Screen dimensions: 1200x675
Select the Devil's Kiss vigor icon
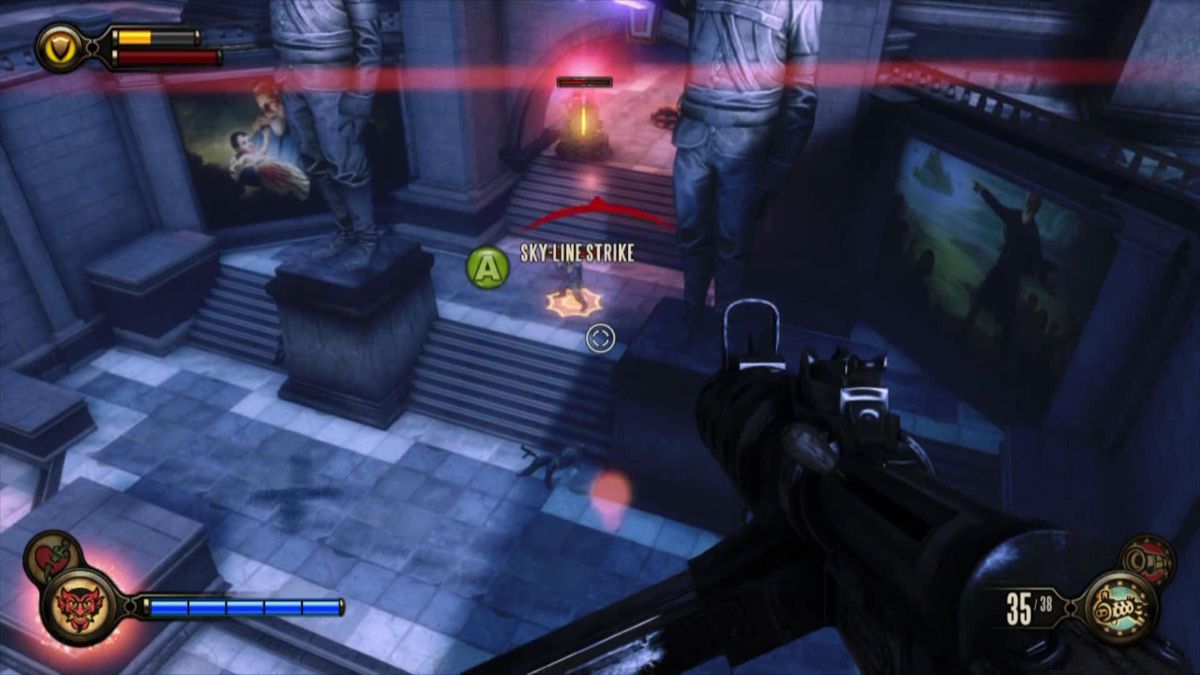coord(80,607)
